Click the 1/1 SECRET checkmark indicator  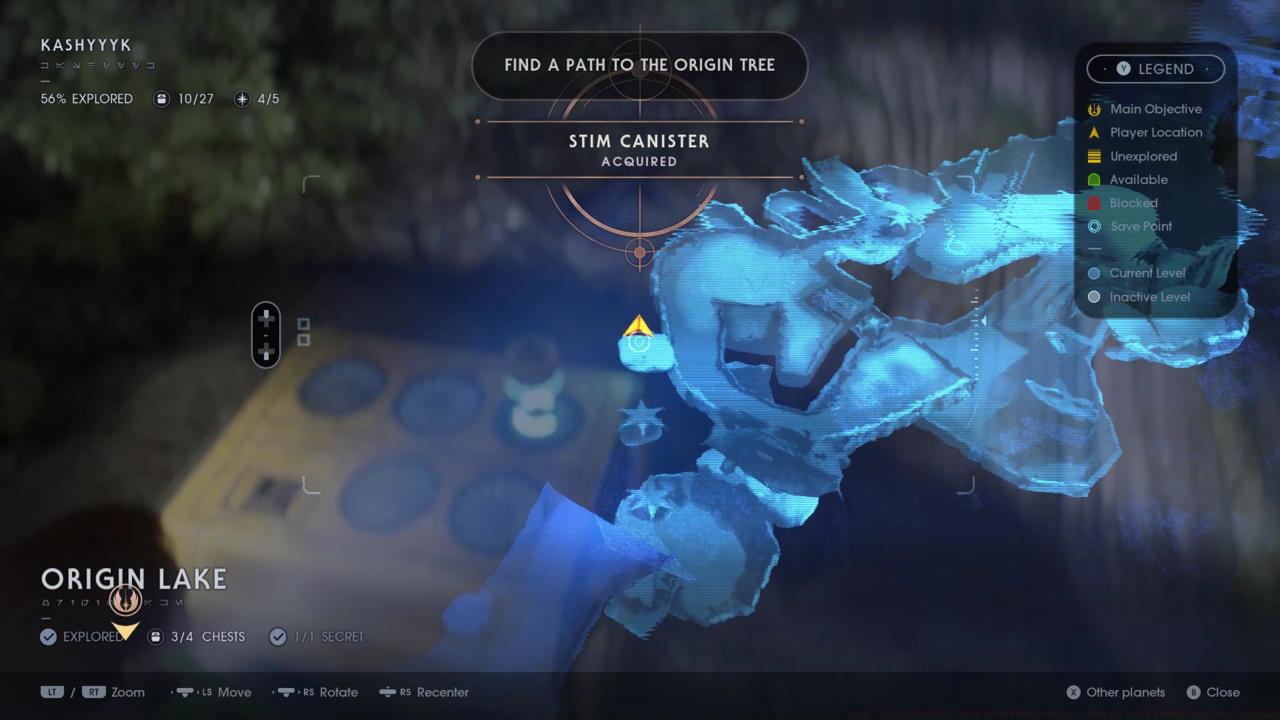[x=278, y=636]
